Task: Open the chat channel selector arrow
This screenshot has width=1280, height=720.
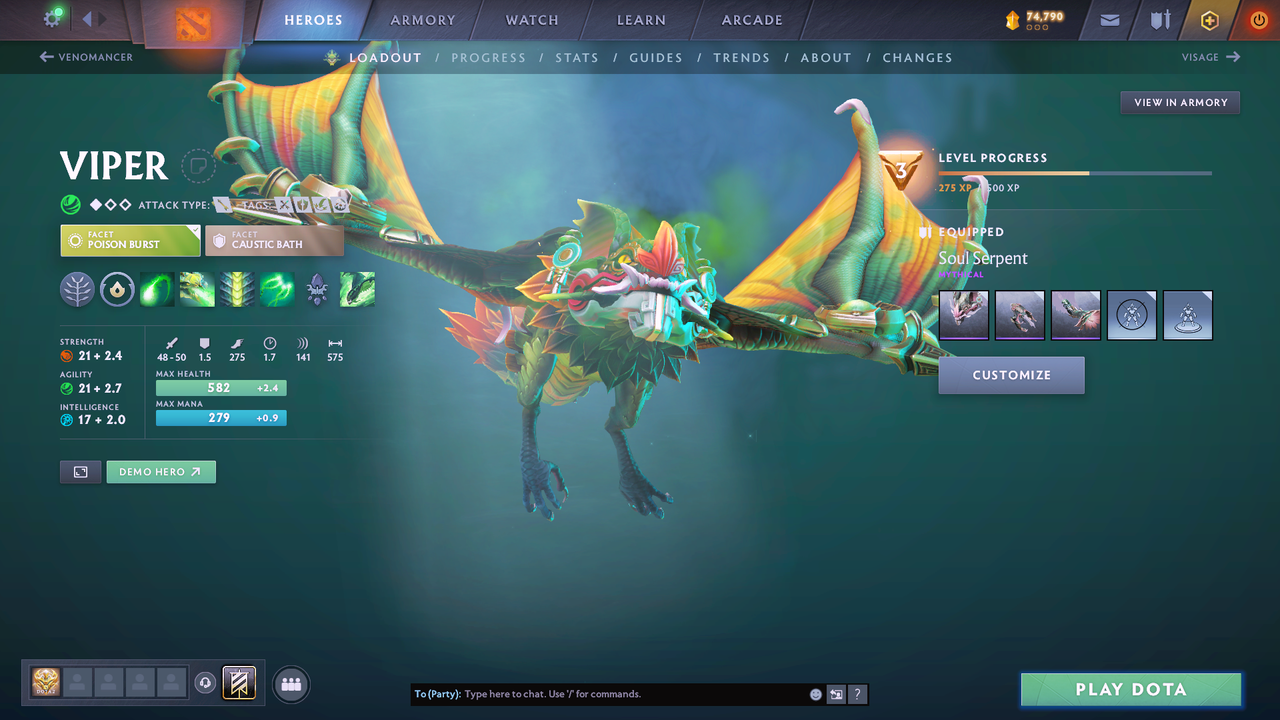Action: click(836, 694)
